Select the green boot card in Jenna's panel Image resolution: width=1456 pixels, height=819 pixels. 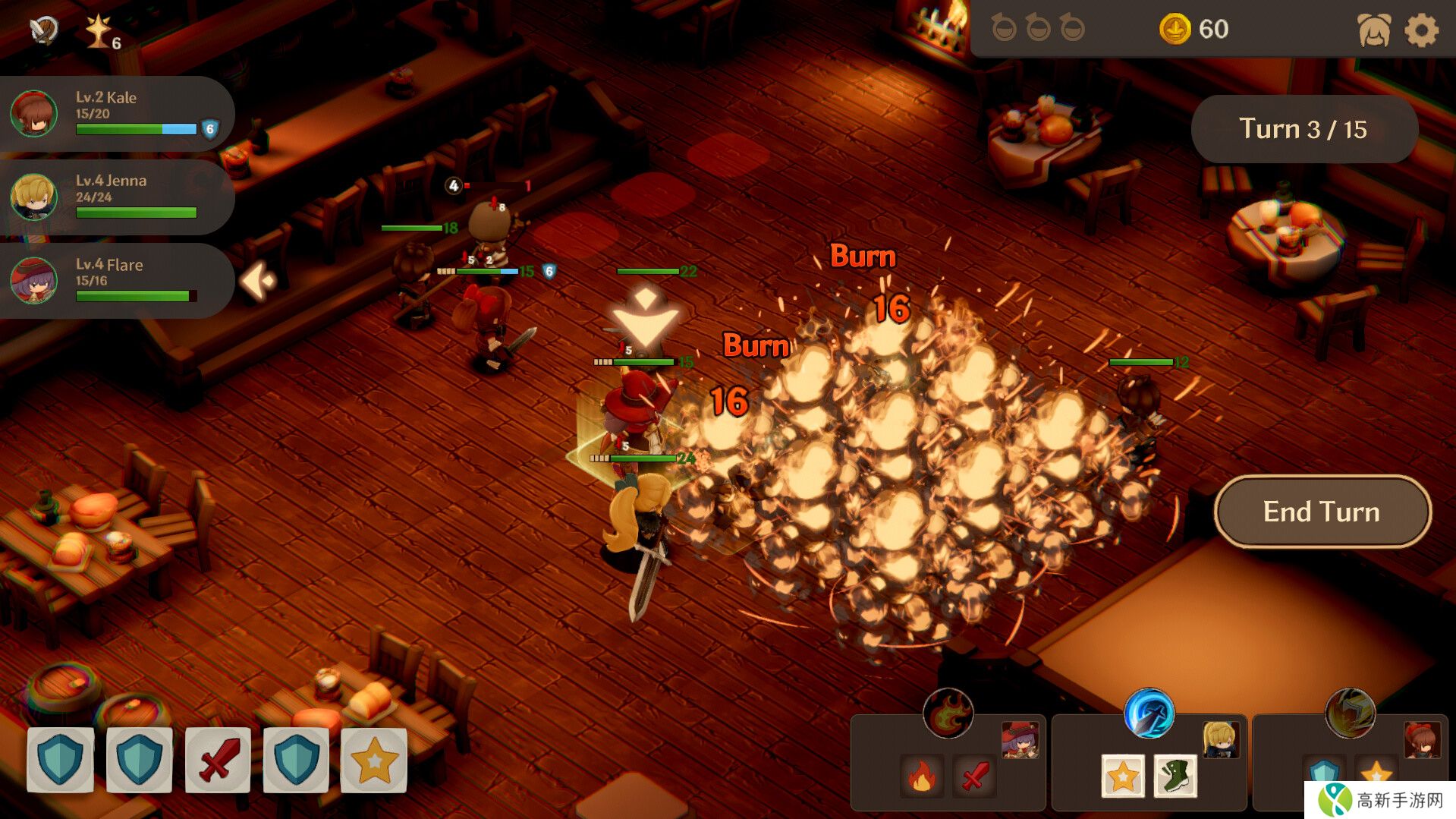point(1175,776)
